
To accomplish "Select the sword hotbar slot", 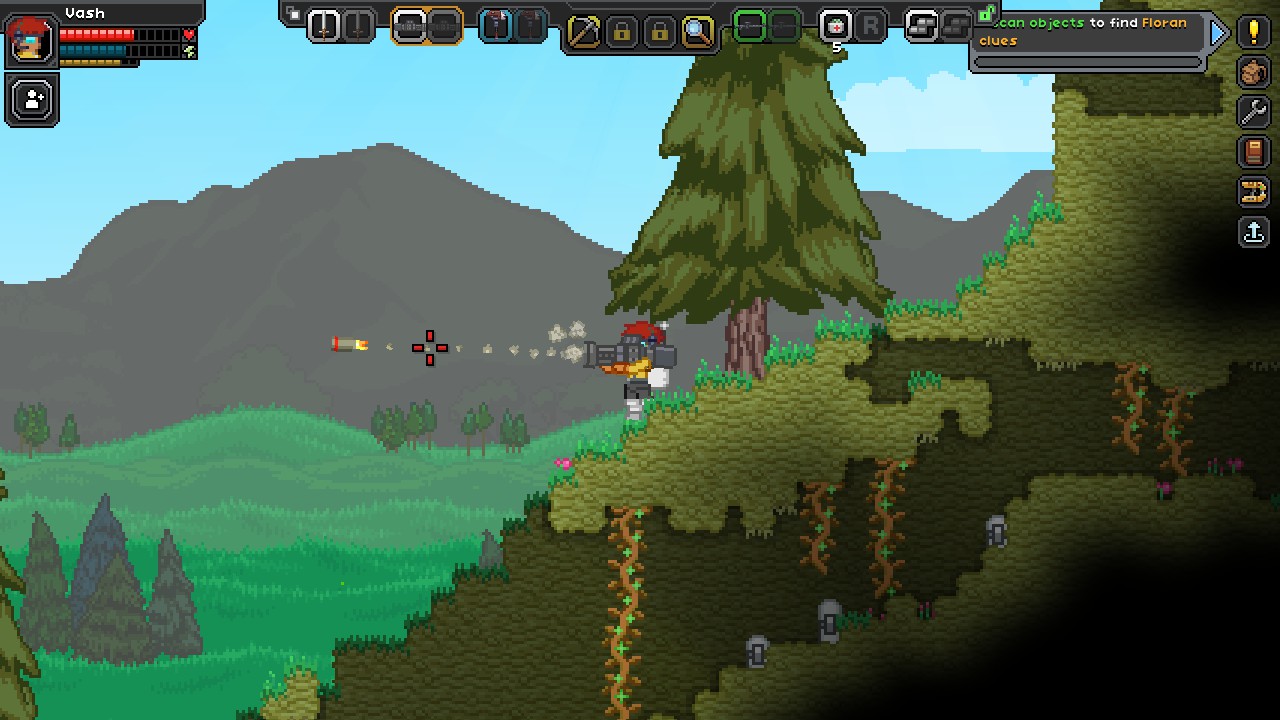I will (324, 26).
